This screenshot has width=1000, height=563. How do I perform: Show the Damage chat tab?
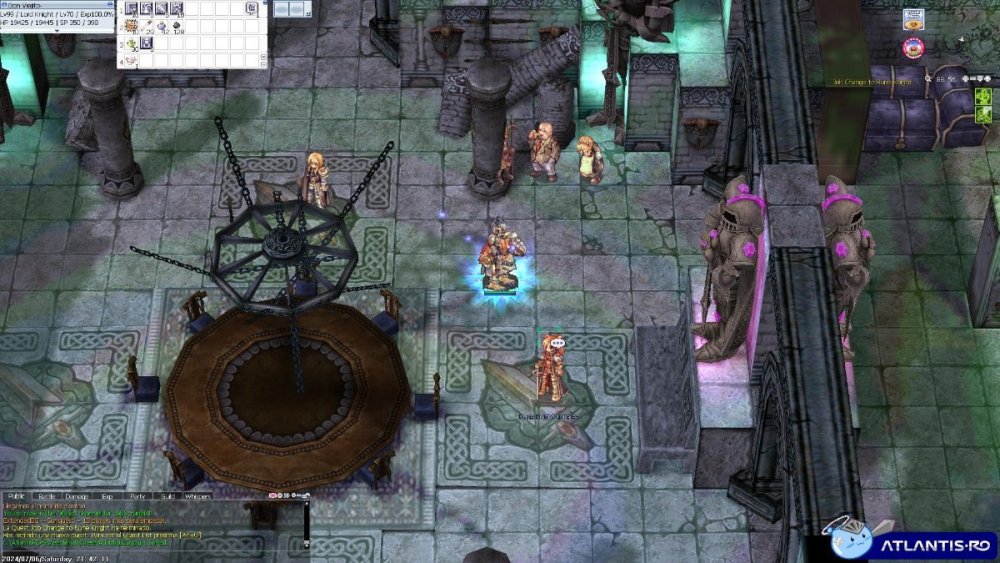point(77,496)
